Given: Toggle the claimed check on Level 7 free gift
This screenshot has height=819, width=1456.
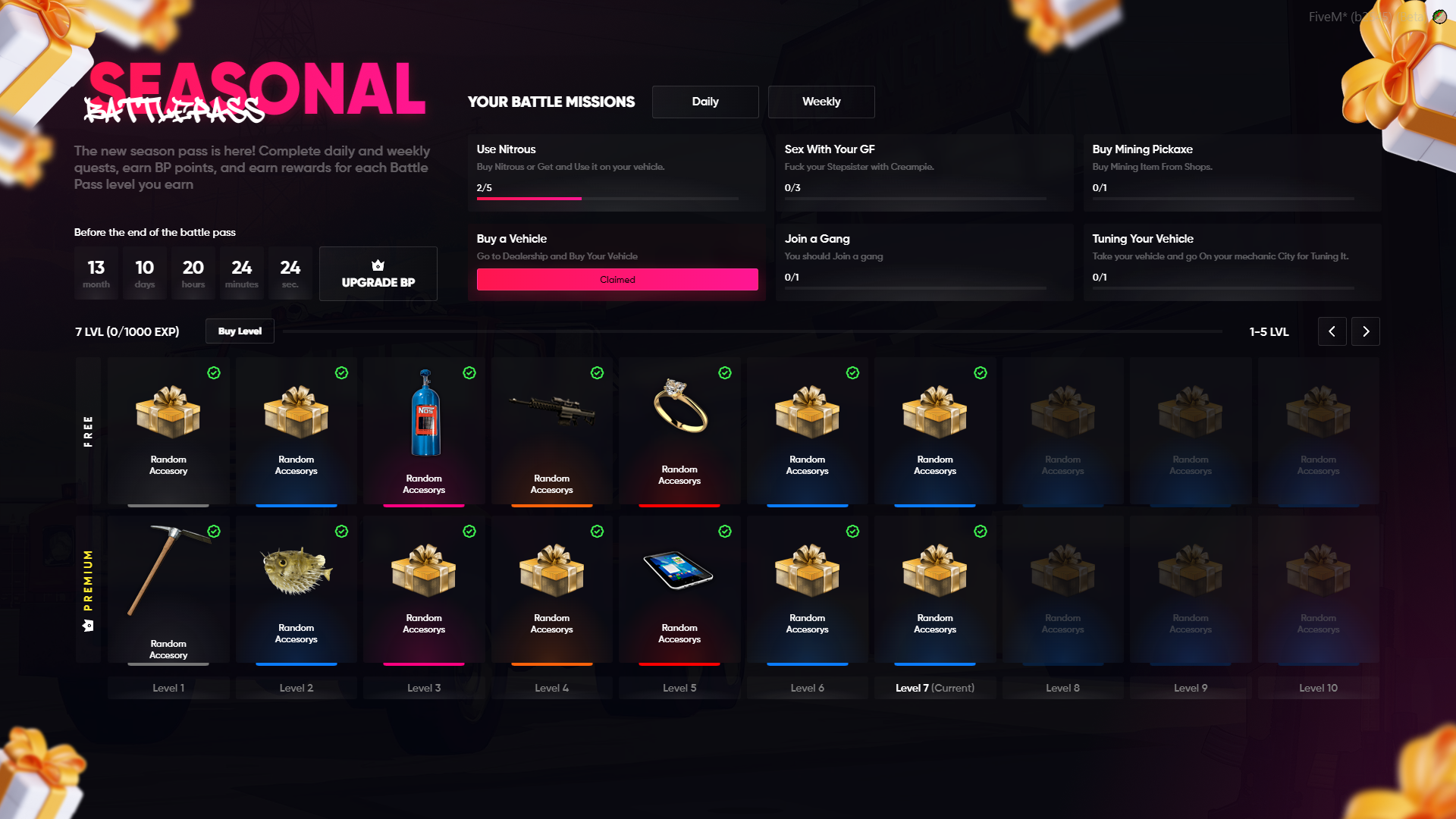Looking at the screenshot, I should tap(981, 373).
